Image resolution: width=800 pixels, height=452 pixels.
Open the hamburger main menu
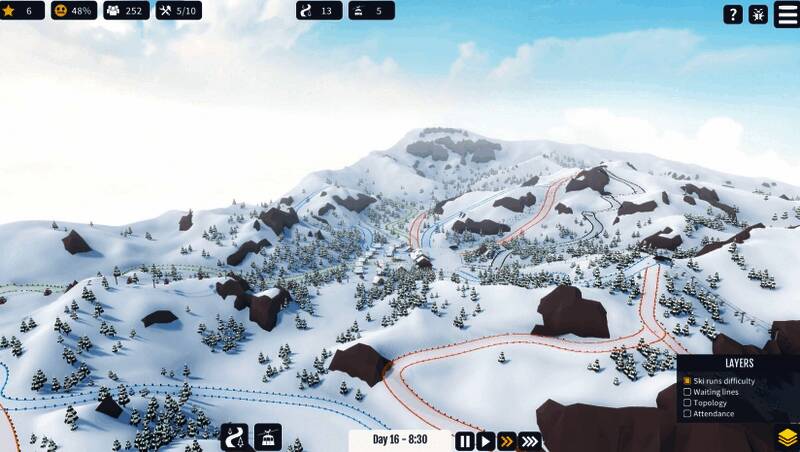point(786,14)
